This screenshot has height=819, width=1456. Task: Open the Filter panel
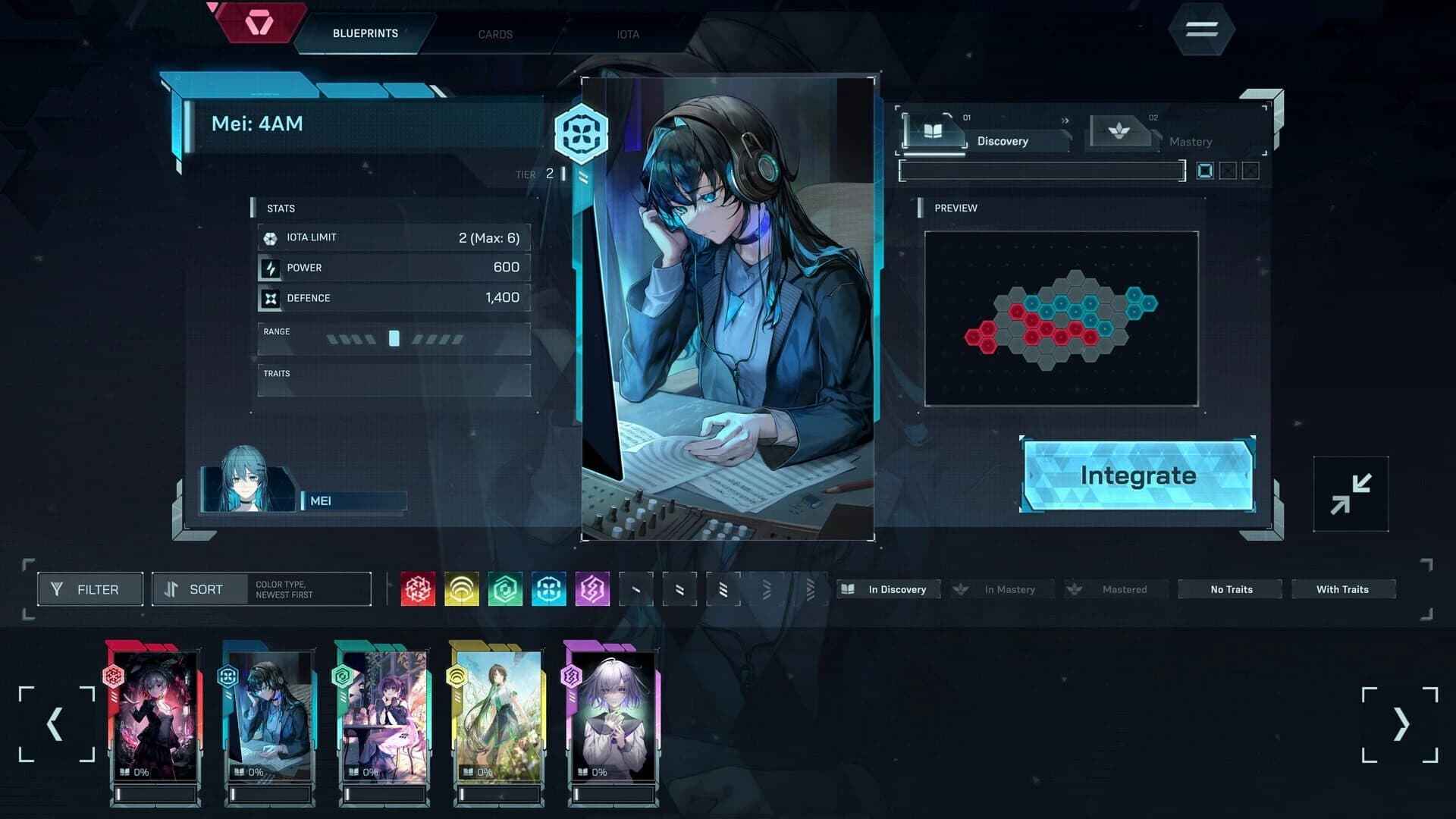pyautogui.click(x=89, y=588)
